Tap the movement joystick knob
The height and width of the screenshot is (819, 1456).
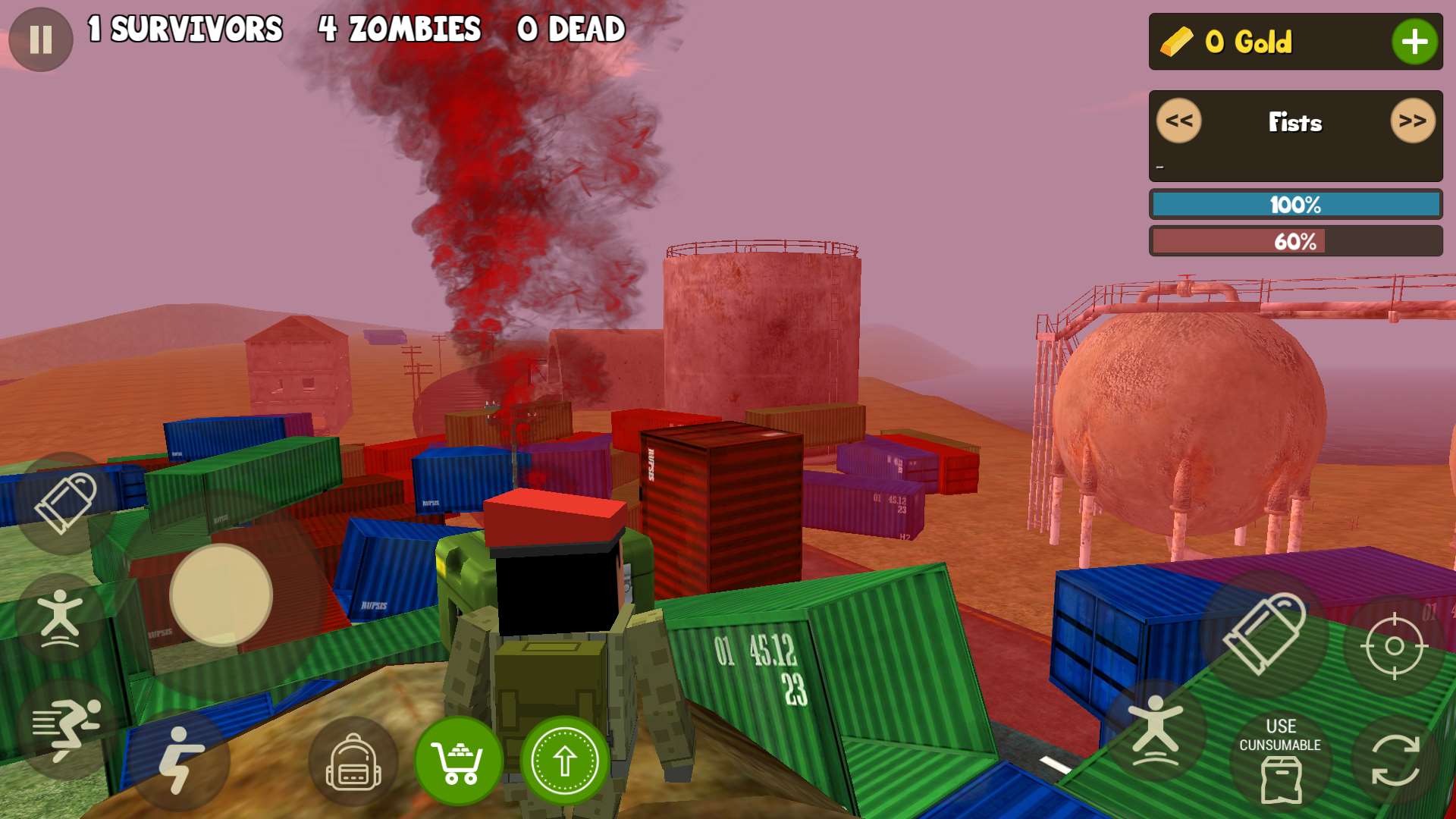pos(221,595)
